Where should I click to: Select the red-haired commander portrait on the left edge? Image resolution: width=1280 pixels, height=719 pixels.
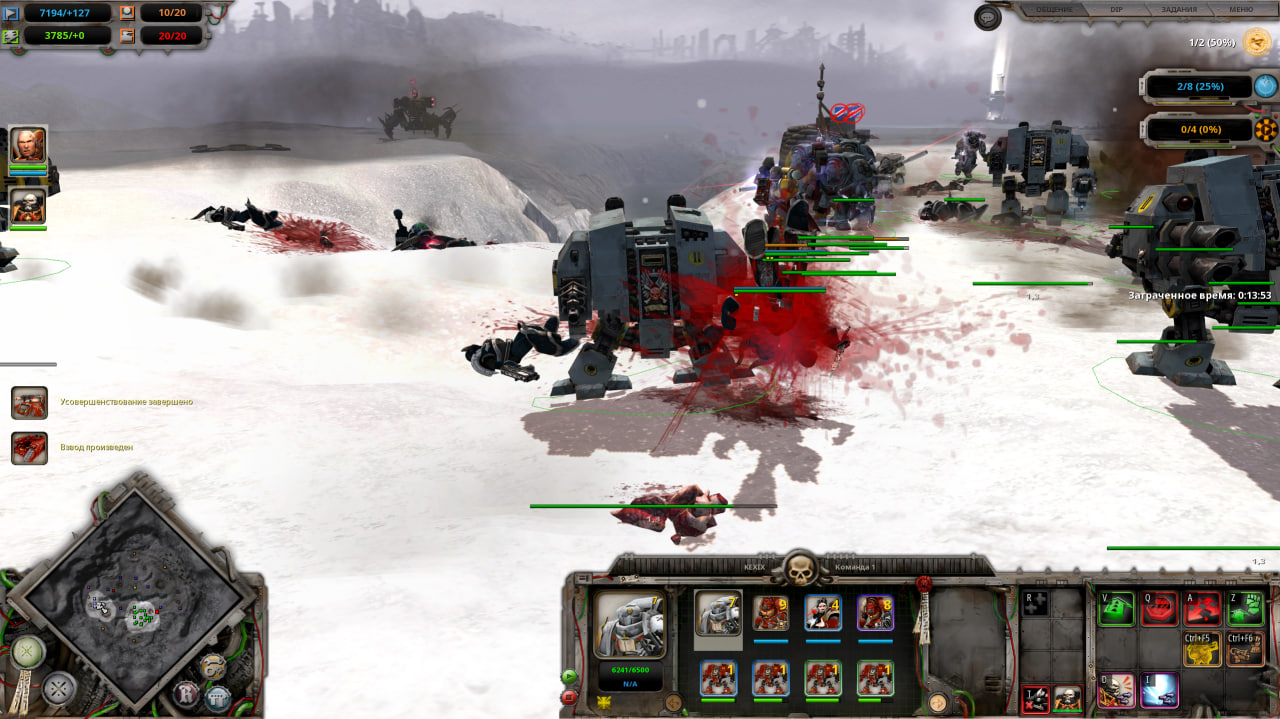(x=28, y=146)
